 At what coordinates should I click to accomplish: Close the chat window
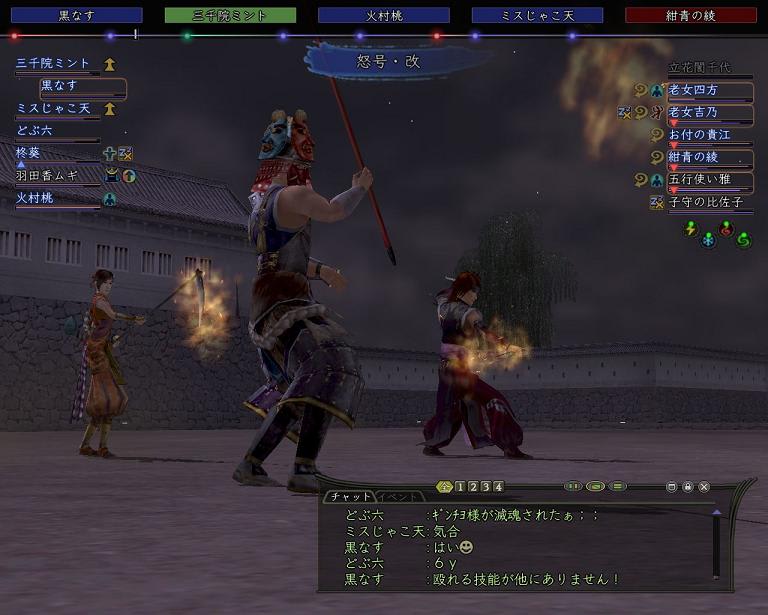pyautogui.click(x=704, y=487)
